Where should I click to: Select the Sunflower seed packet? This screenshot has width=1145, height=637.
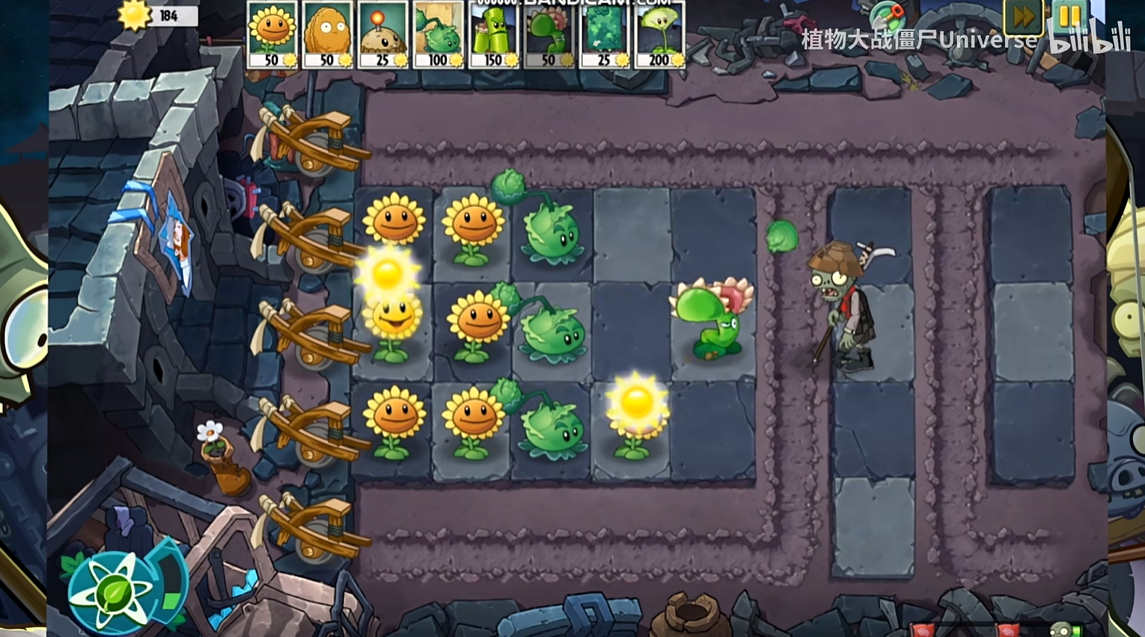(x=271, y=34)
